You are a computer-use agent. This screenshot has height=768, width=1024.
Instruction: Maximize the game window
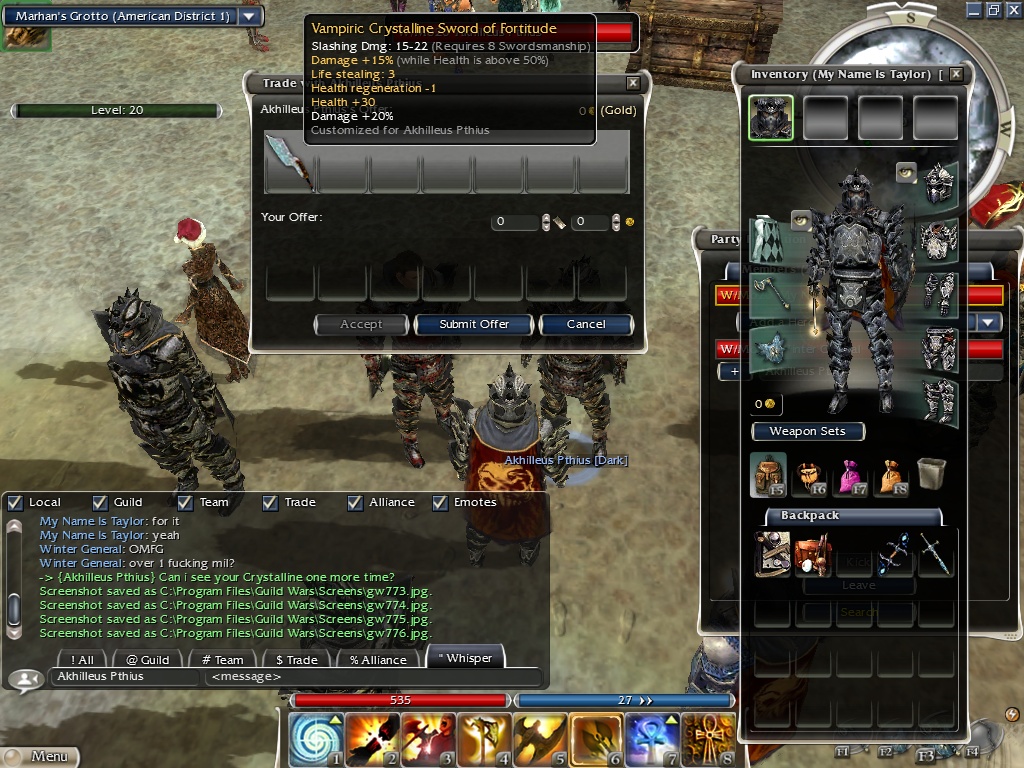993,10
